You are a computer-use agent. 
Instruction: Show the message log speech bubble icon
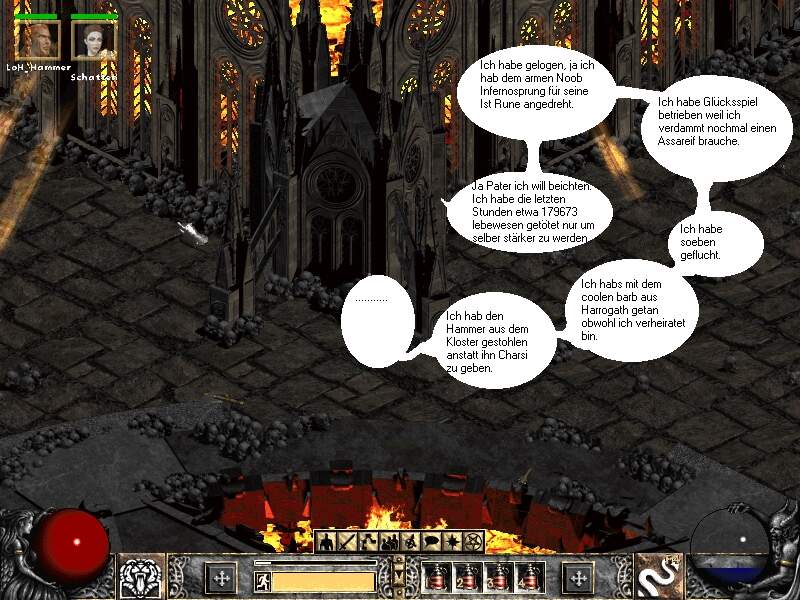click(432, 542)
